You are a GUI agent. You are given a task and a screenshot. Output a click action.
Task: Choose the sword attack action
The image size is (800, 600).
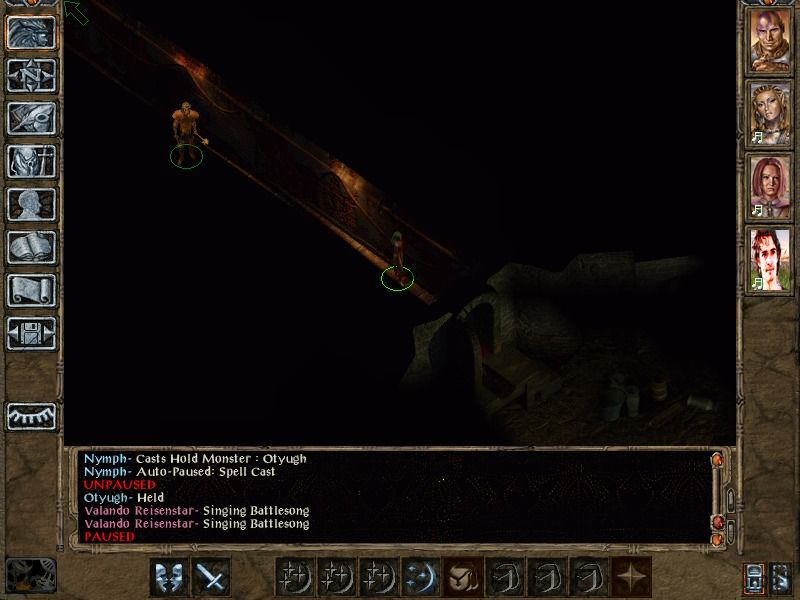211,577
